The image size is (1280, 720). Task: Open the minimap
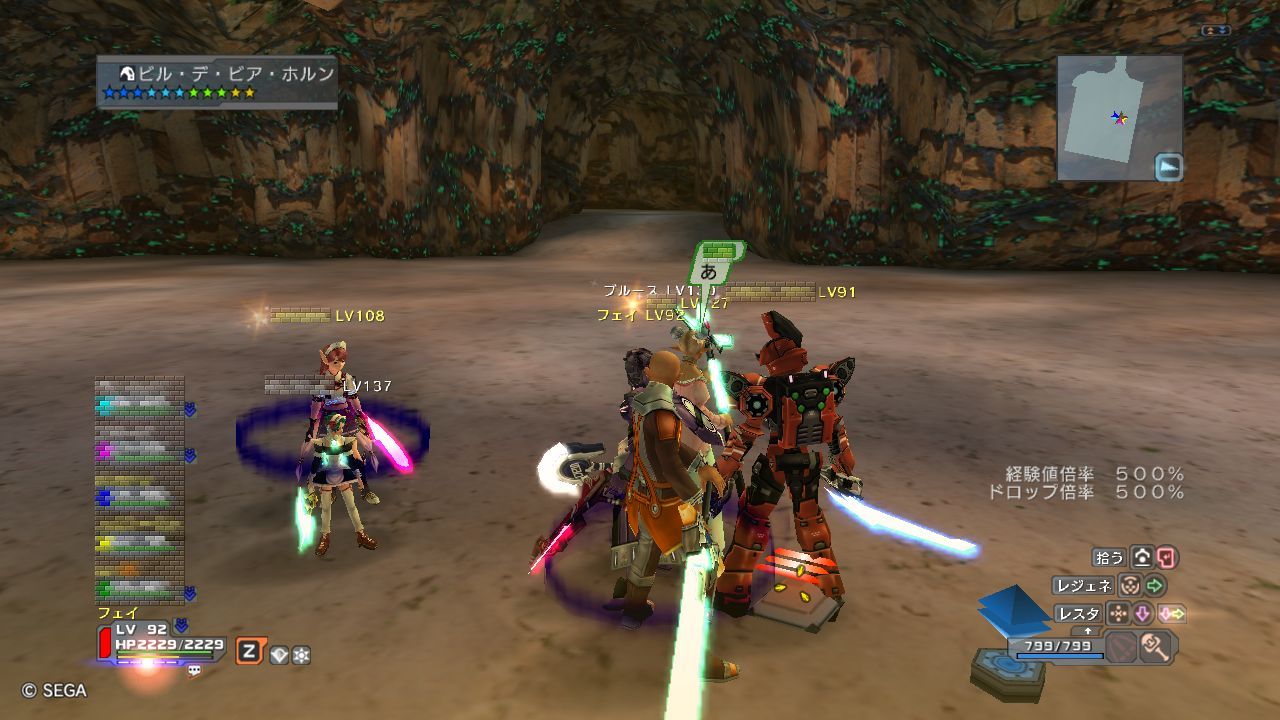(x=1119, y=117)
